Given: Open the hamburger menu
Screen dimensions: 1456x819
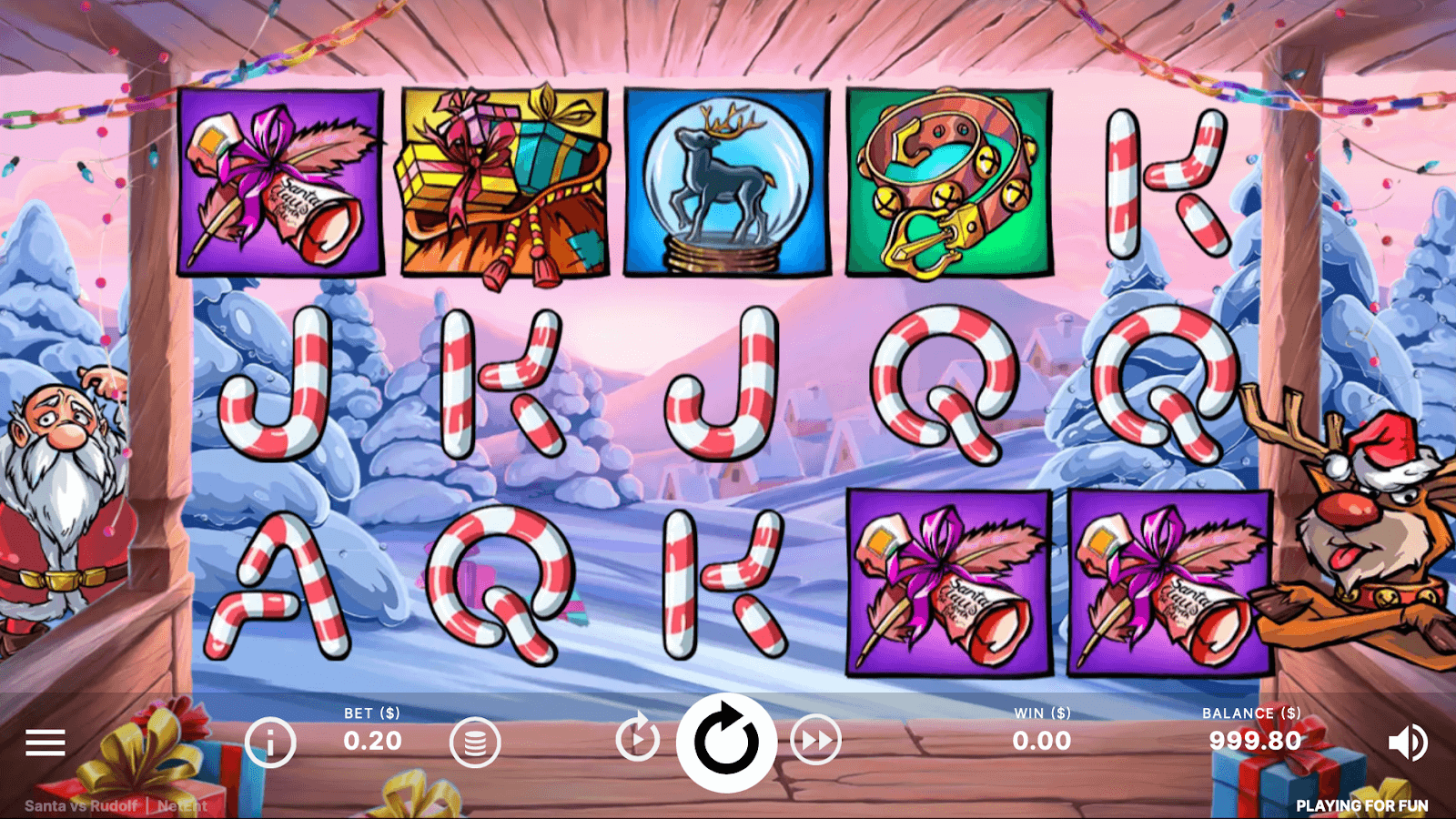Looking at the screenshot, I should pyautogui.click(x=45, y=743).
